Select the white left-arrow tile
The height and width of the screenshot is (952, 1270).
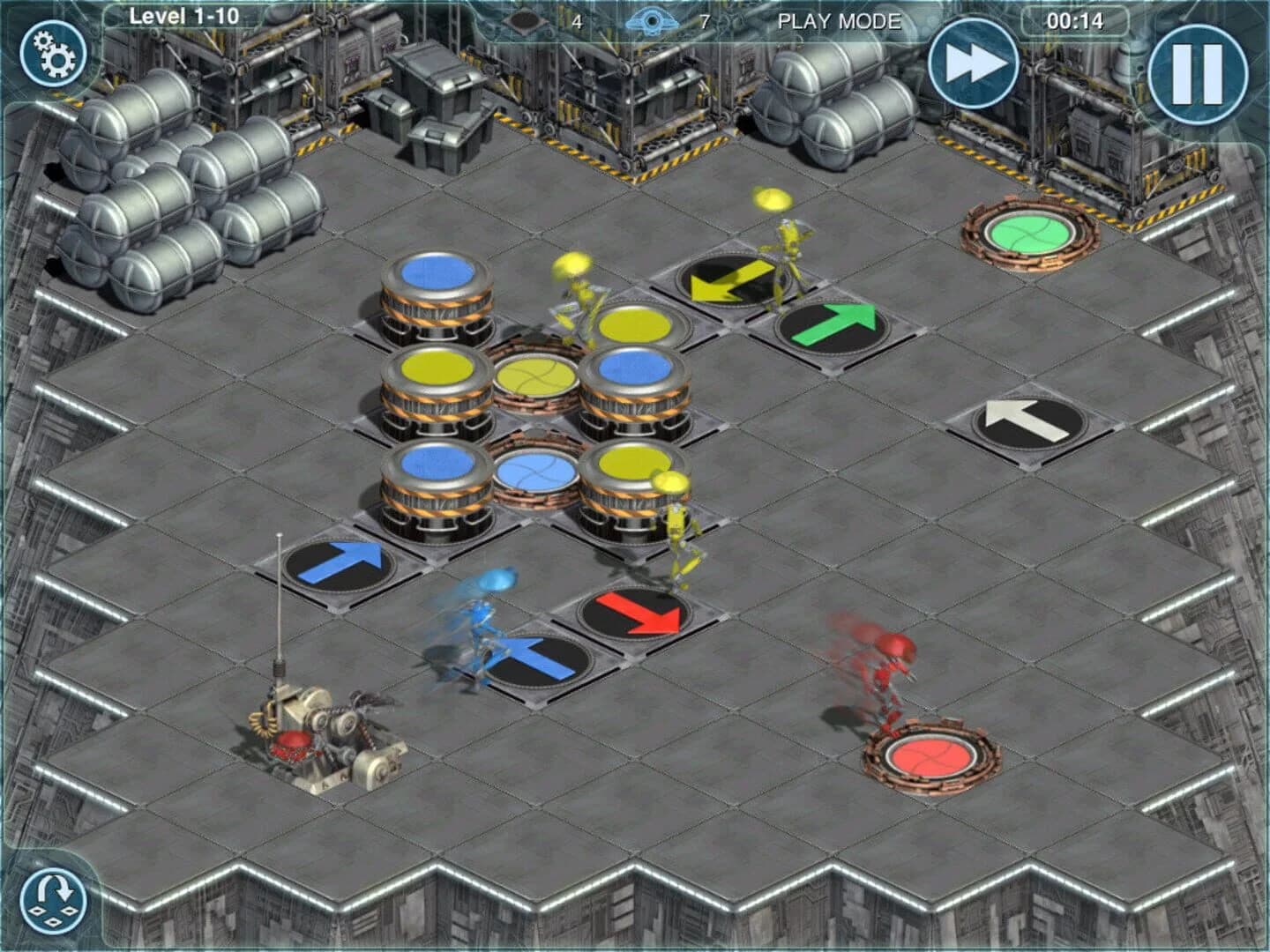pyautogui.click(x=1028, y=419)
